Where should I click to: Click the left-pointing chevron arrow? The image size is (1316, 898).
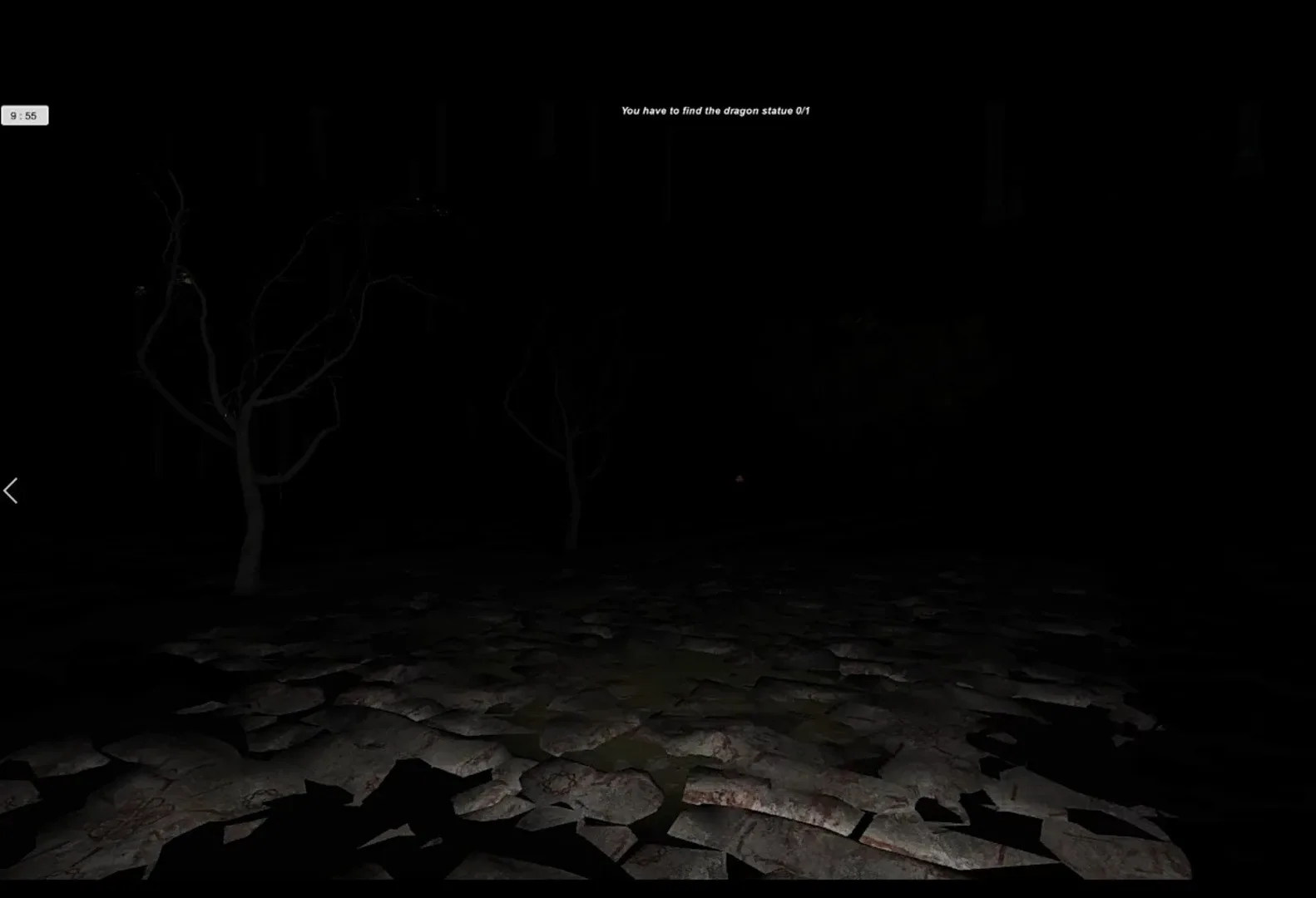click(12, 491)
